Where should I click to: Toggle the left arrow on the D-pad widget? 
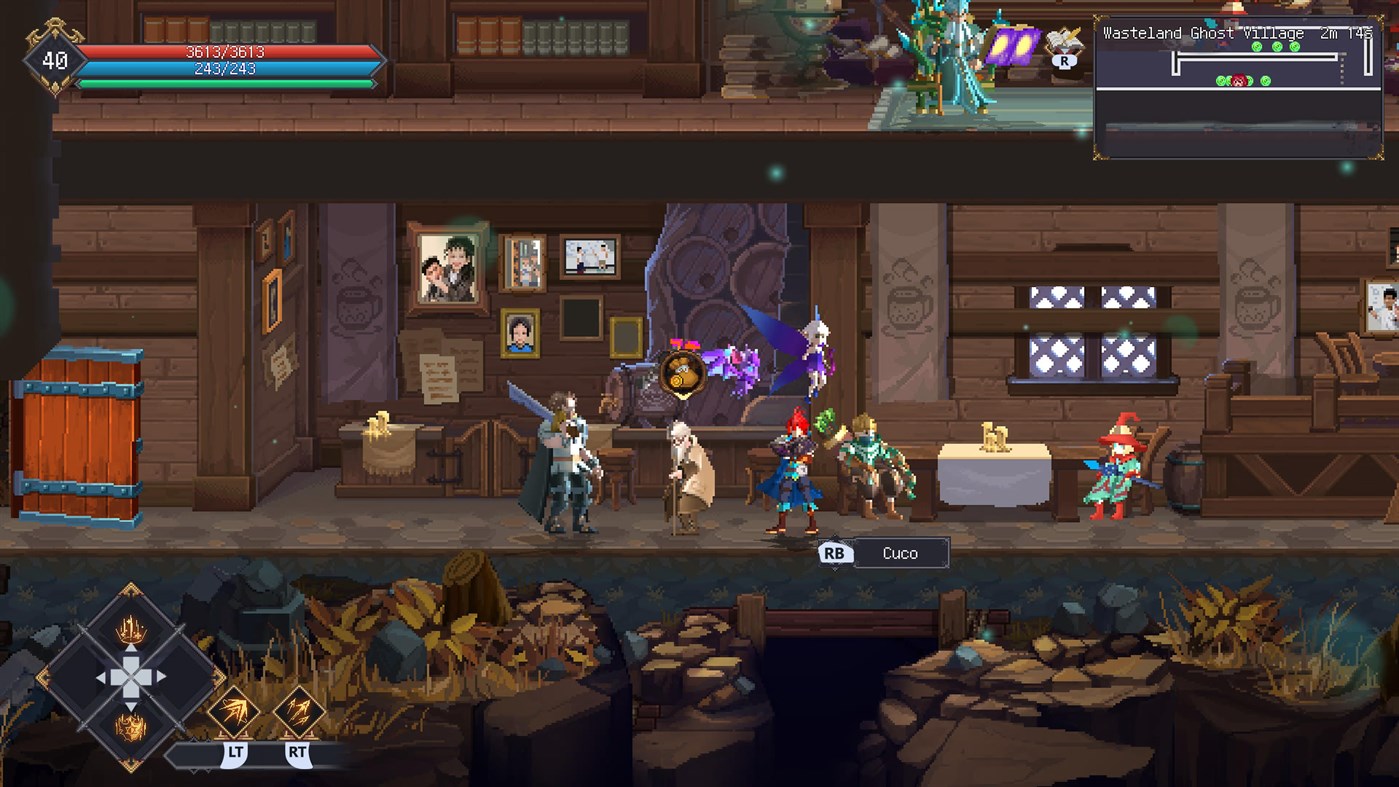pyautogui.click(x=105, y=677)
